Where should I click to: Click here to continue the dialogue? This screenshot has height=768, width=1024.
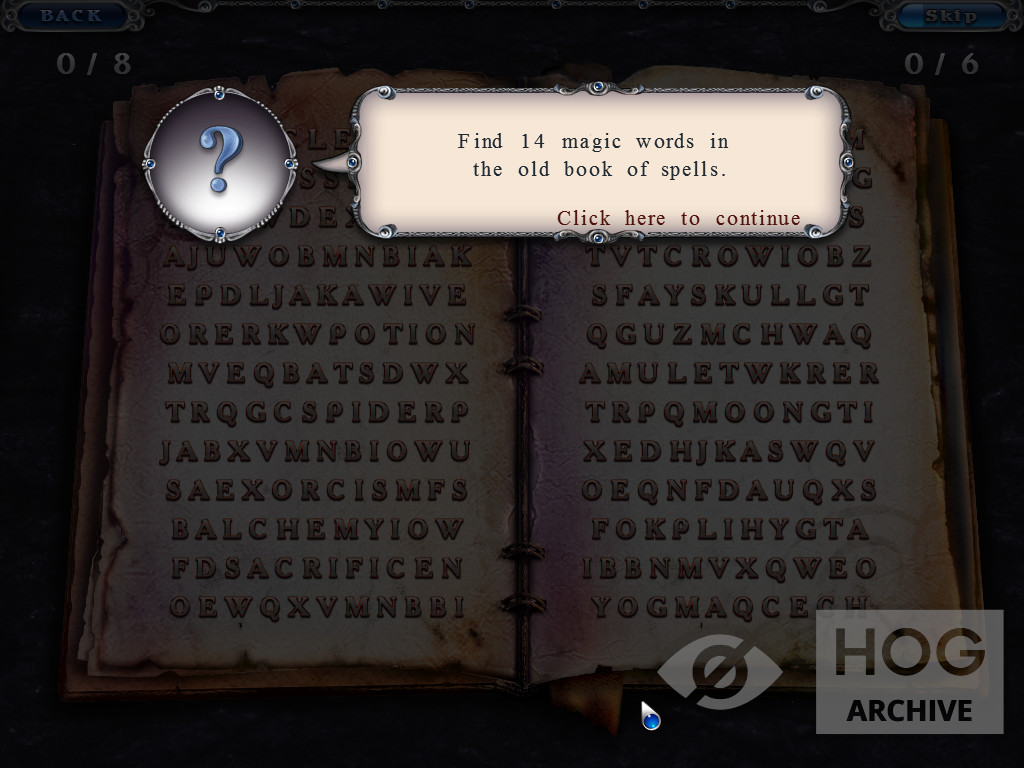pyautogui.click(x=678, y=218)
